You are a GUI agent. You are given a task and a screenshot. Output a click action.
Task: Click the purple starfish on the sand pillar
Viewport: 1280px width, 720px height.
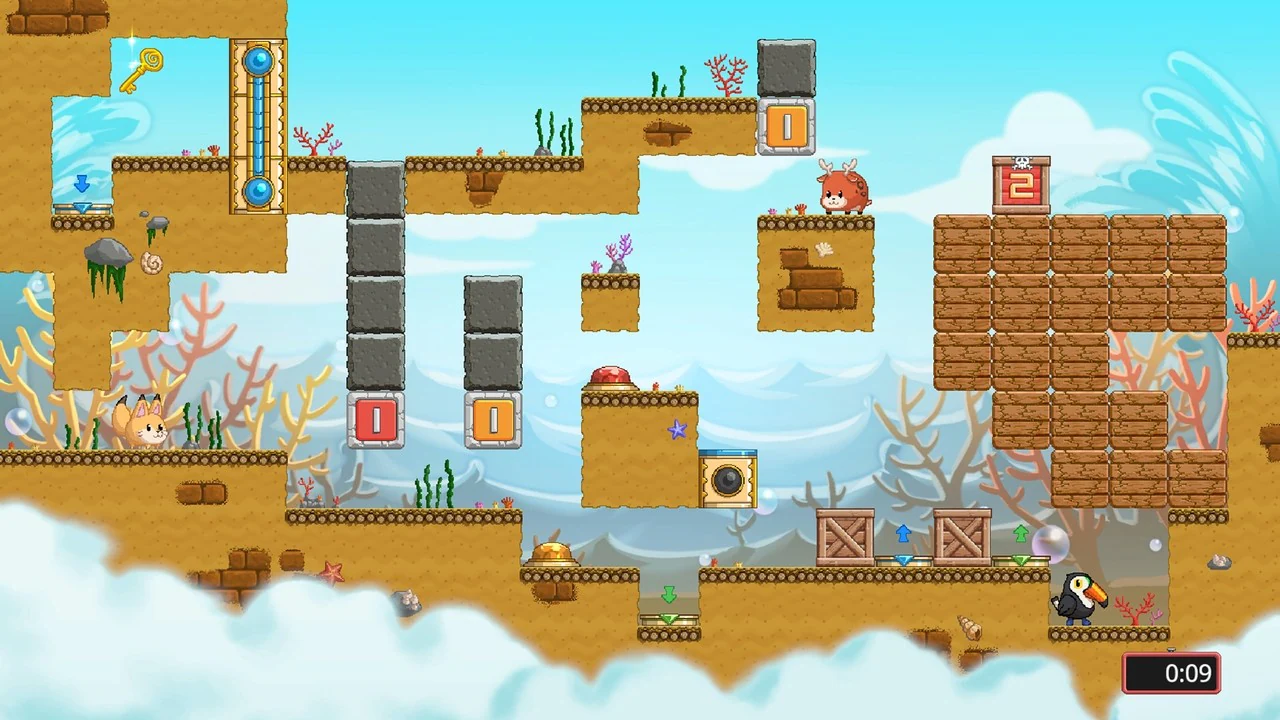coord(678,430)
